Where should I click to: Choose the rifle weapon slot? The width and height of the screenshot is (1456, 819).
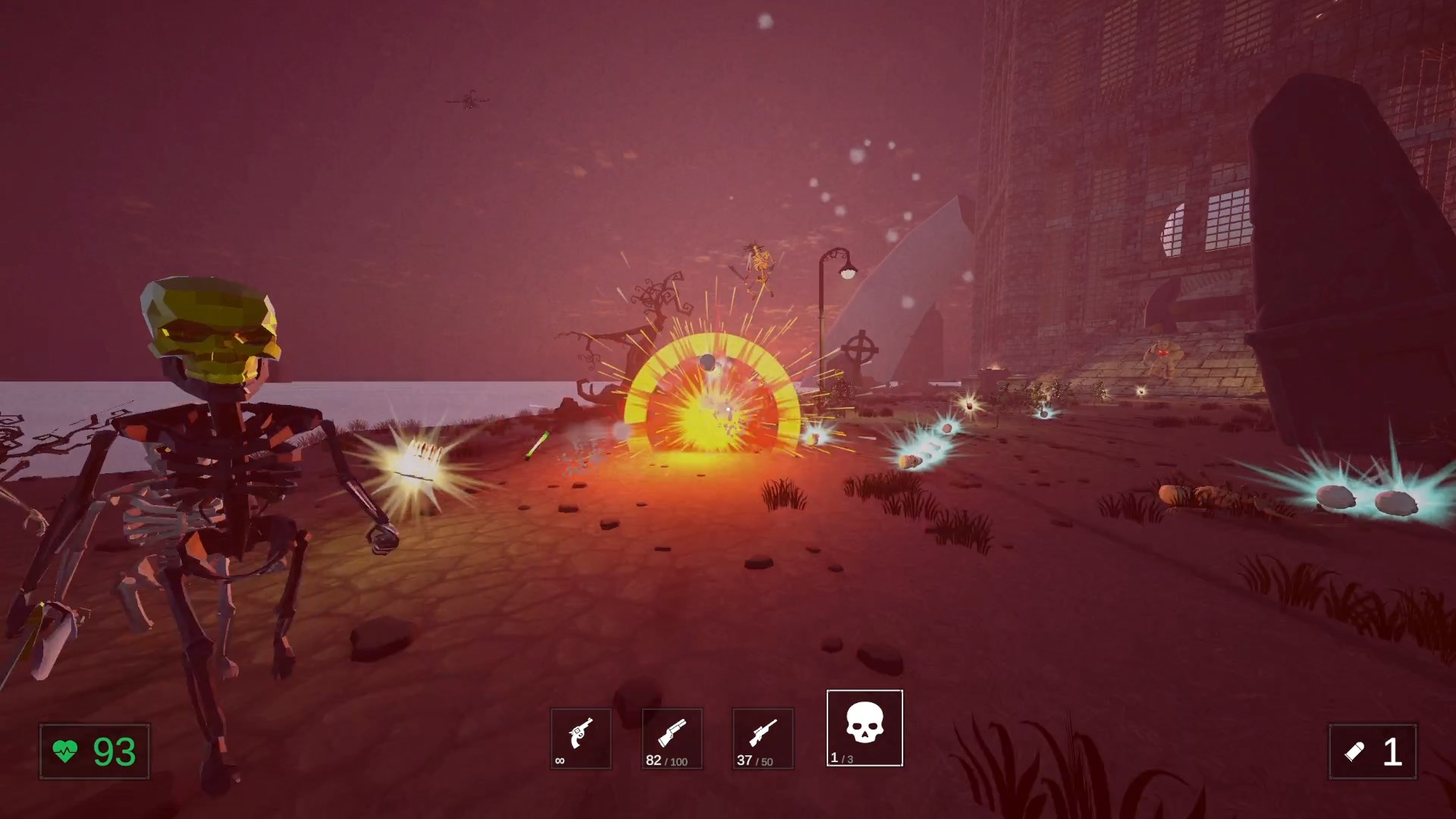tap(762, 739)
